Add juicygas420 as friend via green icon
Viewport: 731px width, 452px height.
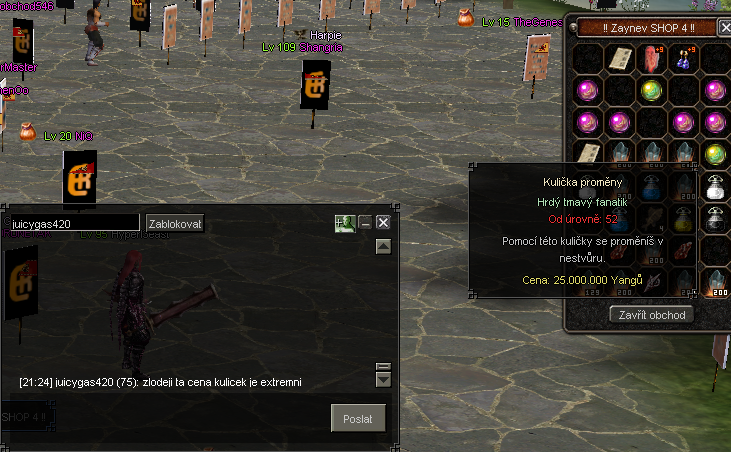tap(345, 223)
